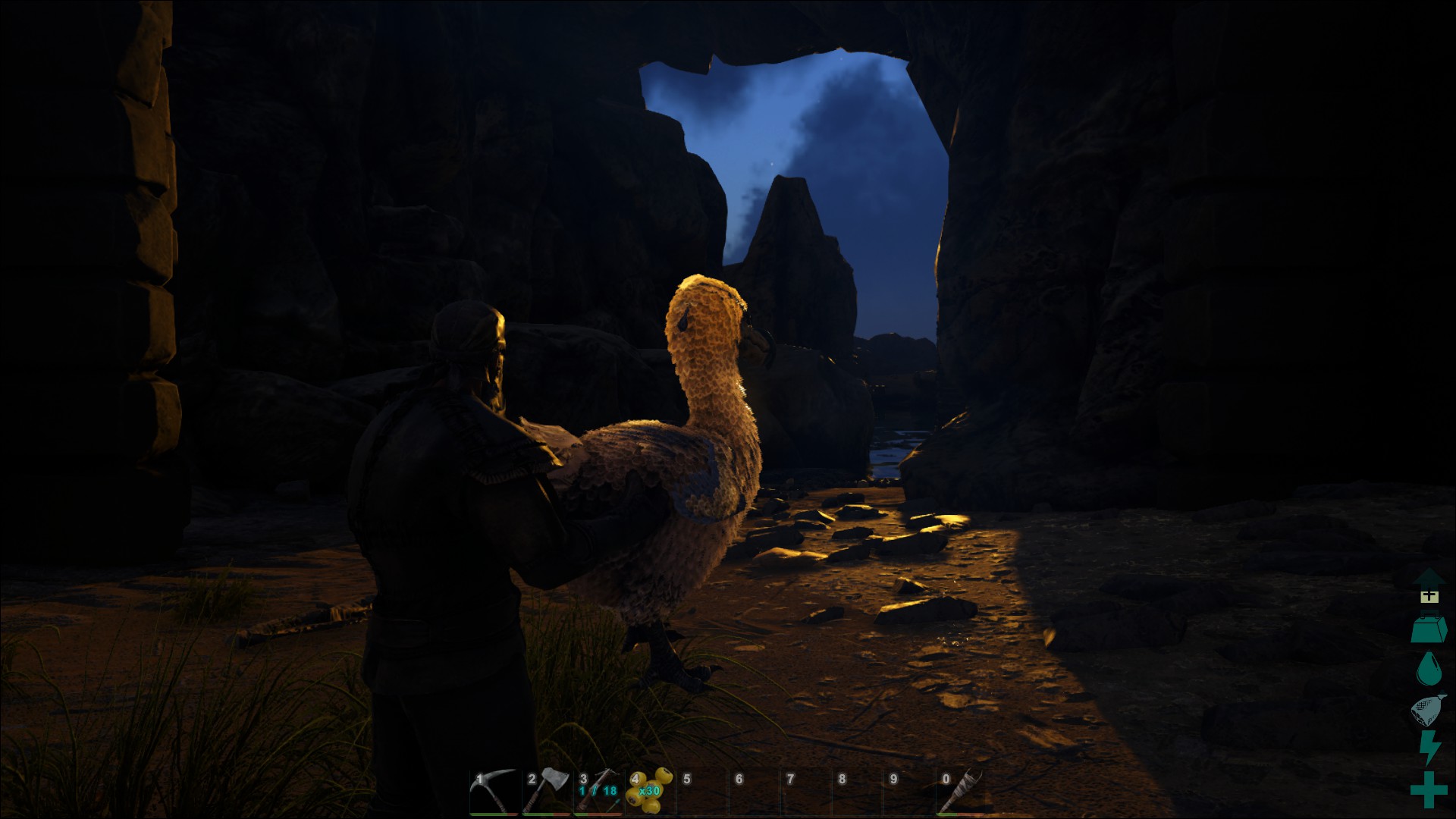Select the crossbow in hotbar slot 3
The height and width of the screenshot is (819, 1456).
pos(599,792)
